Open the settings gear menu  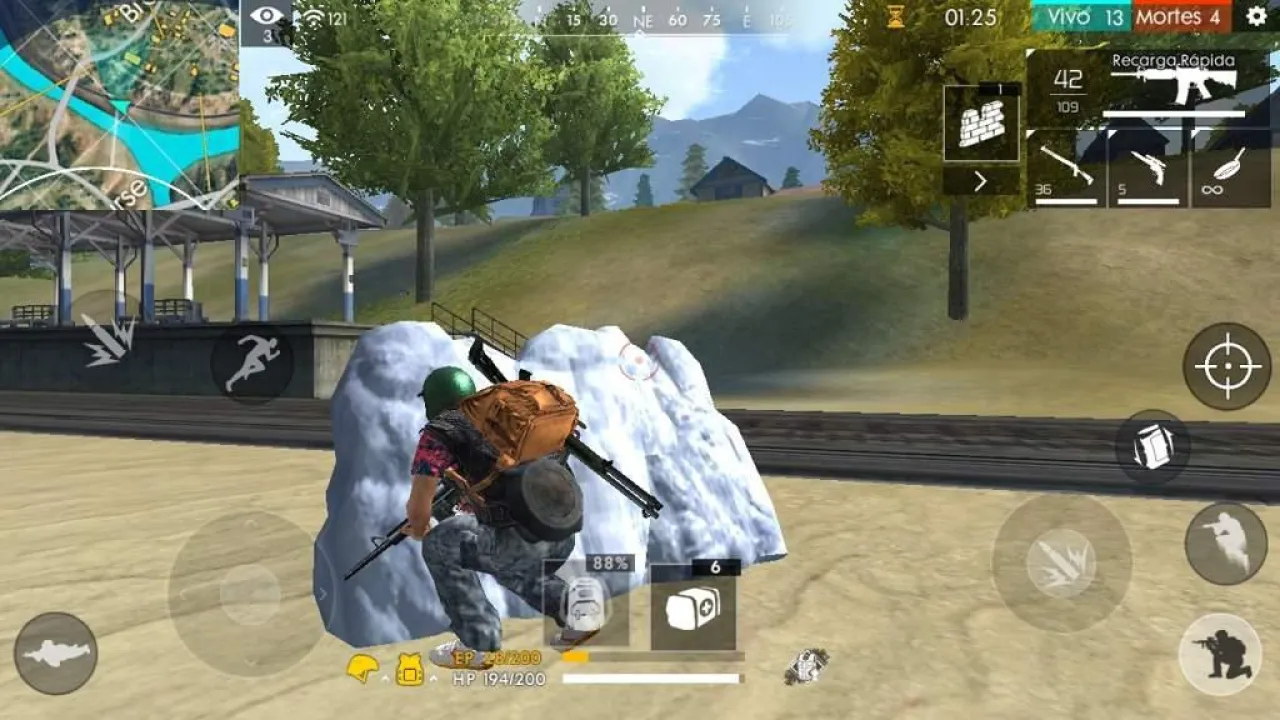tap(1255, 16)
